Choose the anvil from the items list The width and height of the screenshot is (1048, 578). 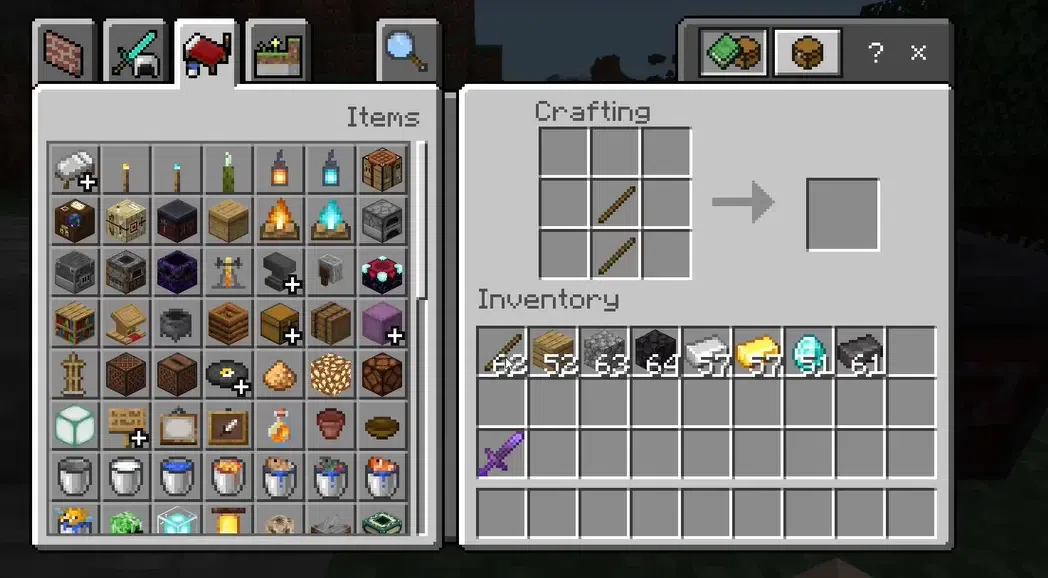click(x=280, y=272)
